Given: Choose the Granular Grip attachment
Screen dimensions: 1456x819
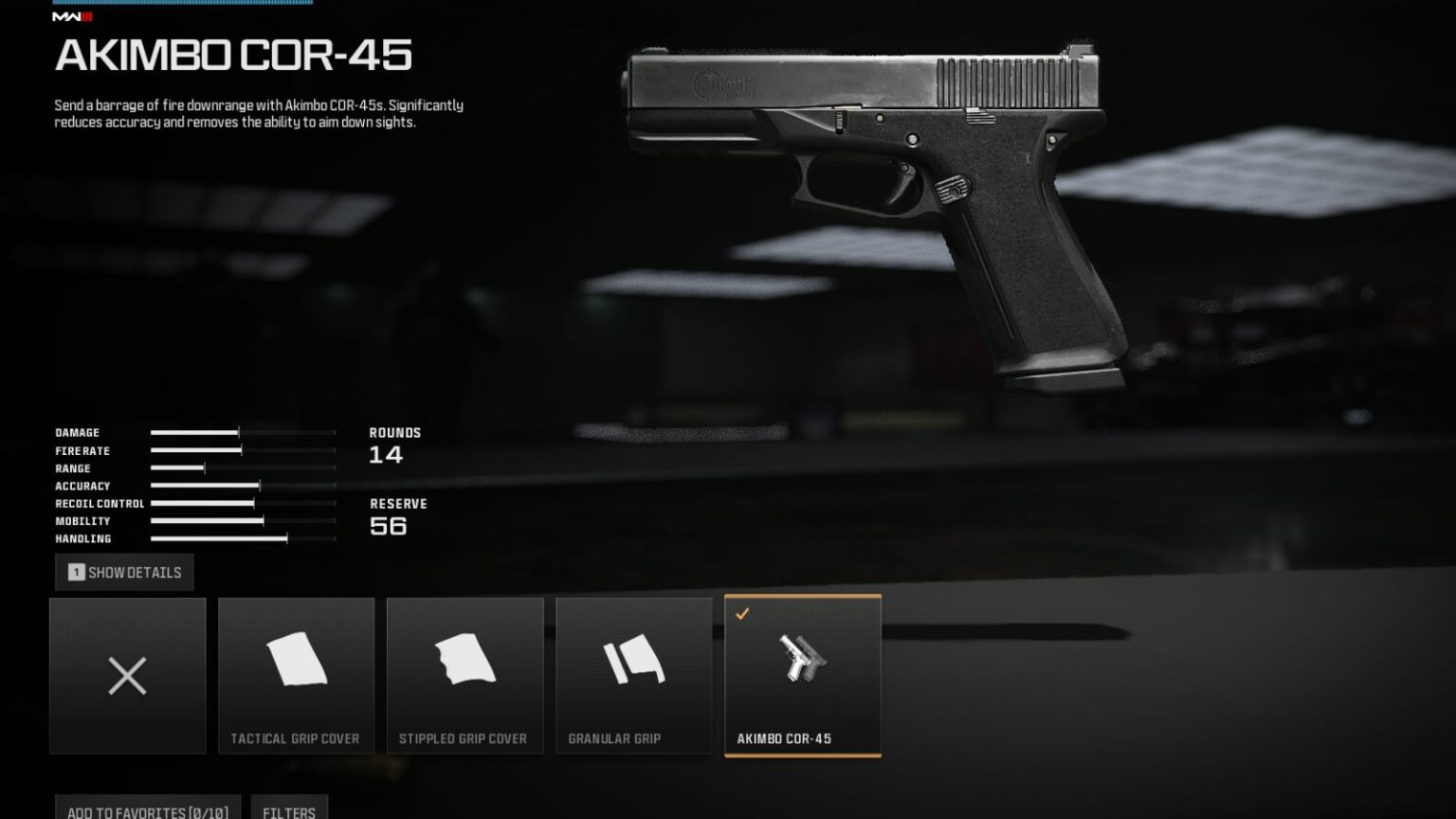Looking at the screenshot, I should [x=633, y=673].
